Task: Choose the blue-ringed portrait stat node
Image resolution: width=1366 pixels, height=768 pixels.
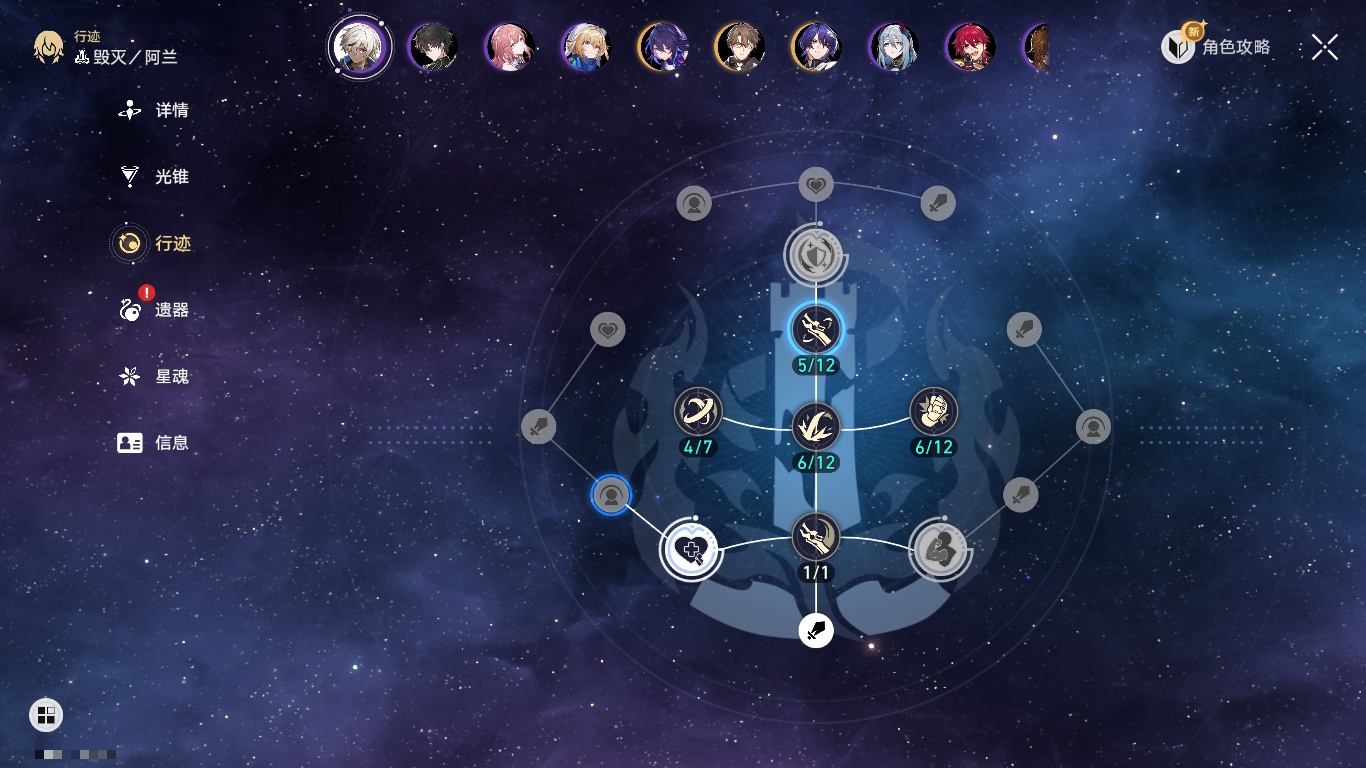Action: pyautogui.click(x=610, y=495)
